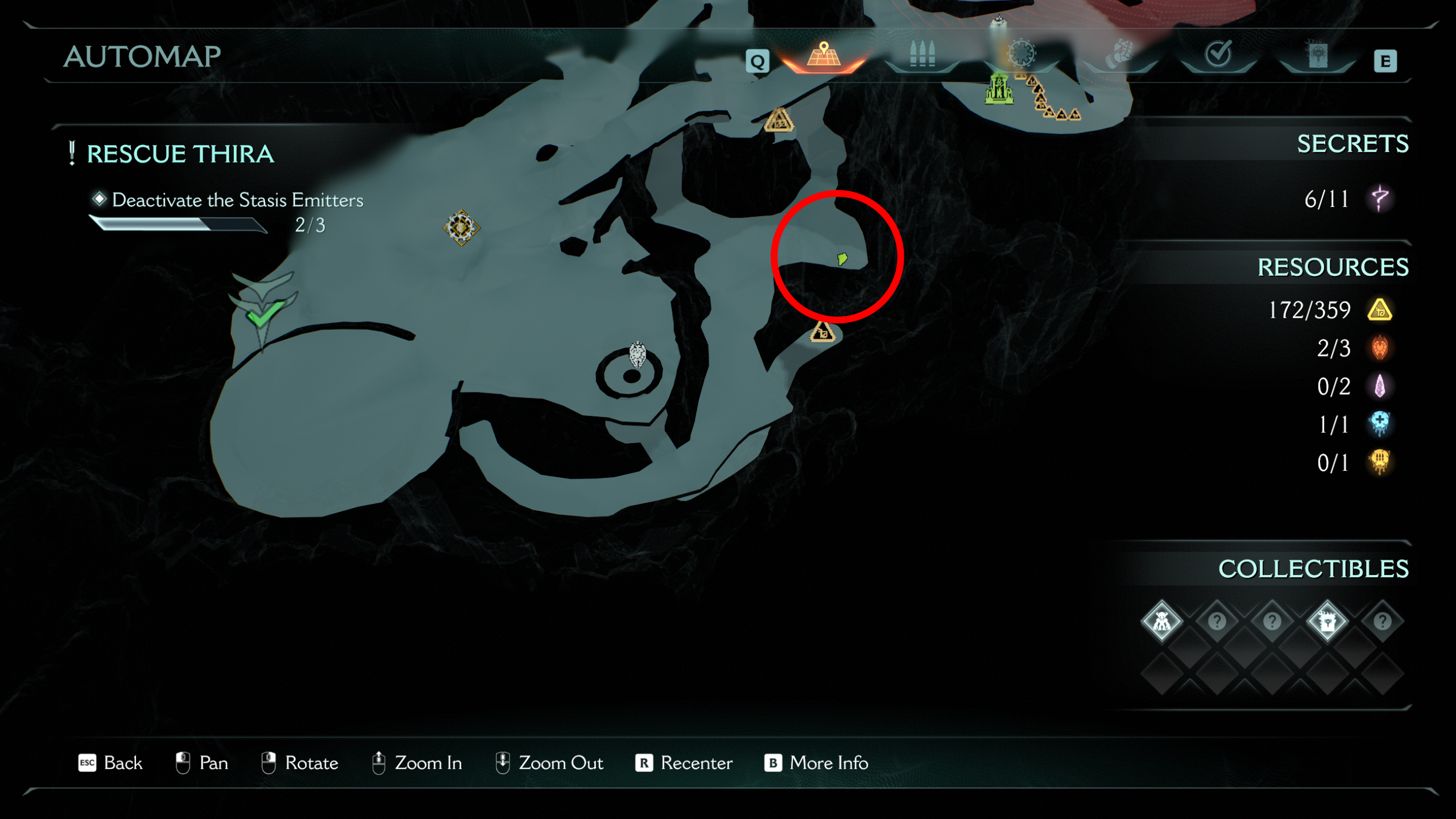Viewport: 1456px width, 819px height.
Task: Open the Weapons tab with the bullets icon
Action: click(921, 56)
